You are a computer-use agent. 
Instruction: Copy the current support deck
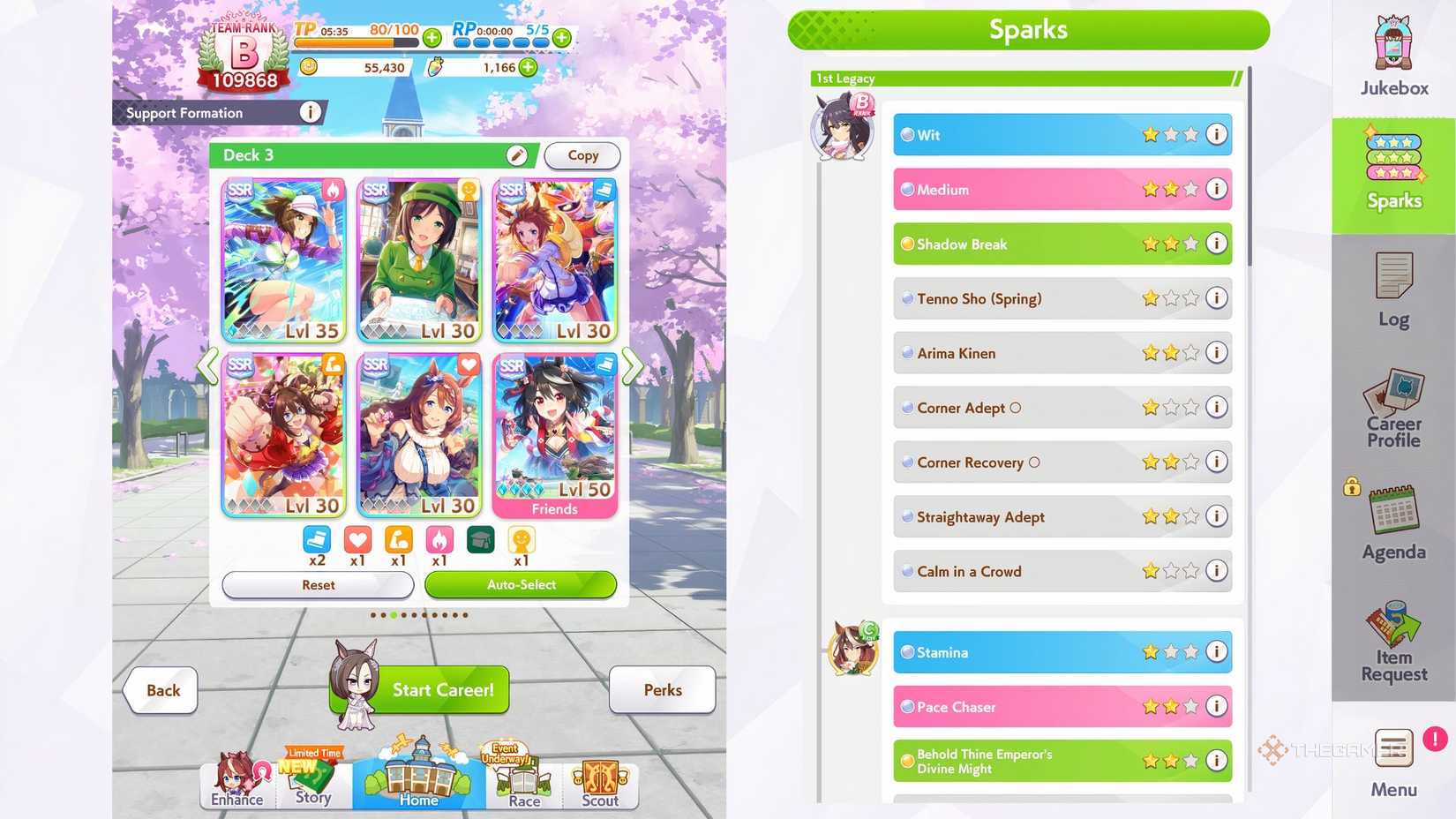582,155
